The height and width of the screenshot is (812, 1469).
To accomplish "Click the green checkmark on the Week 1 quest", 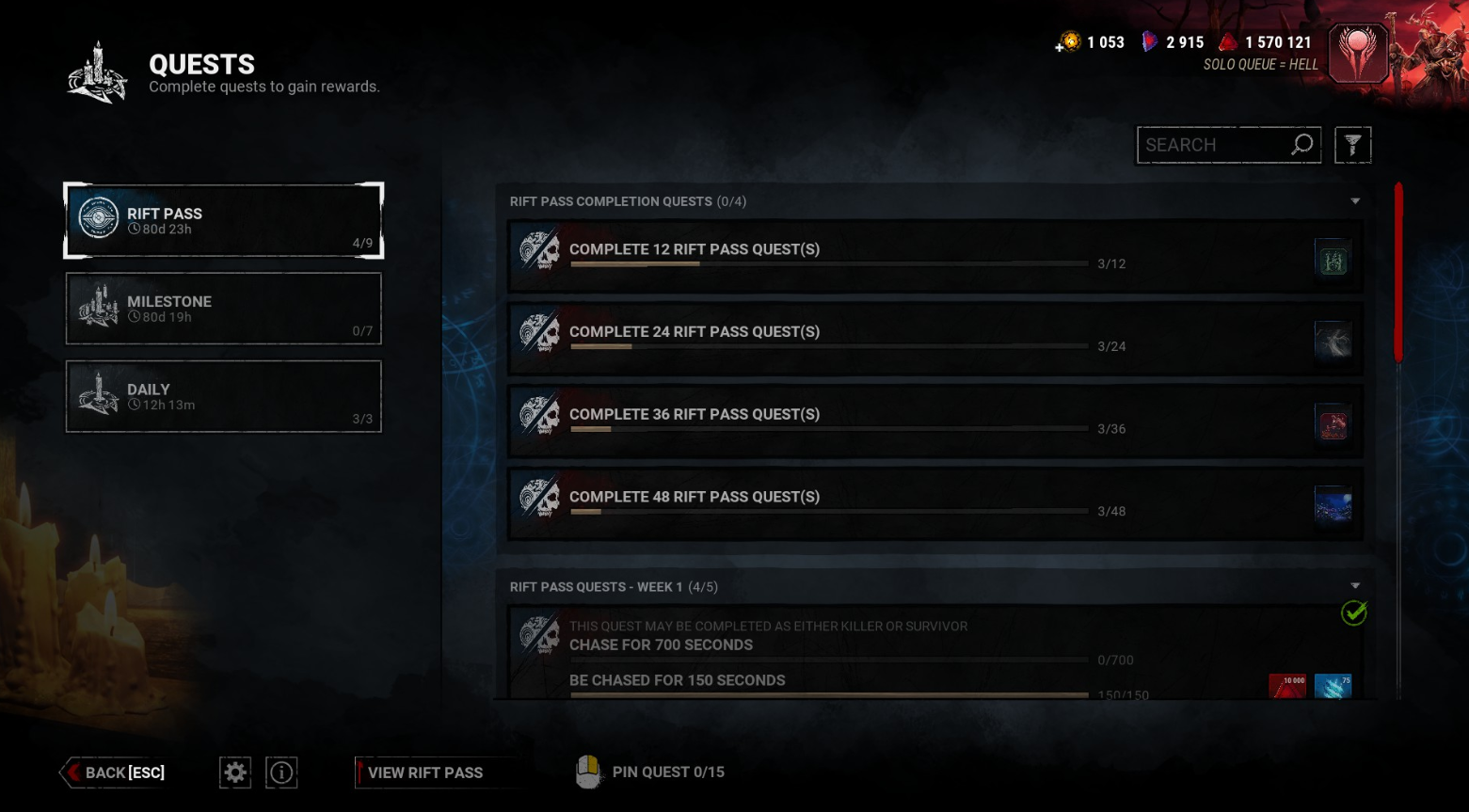I will 1354,613.
